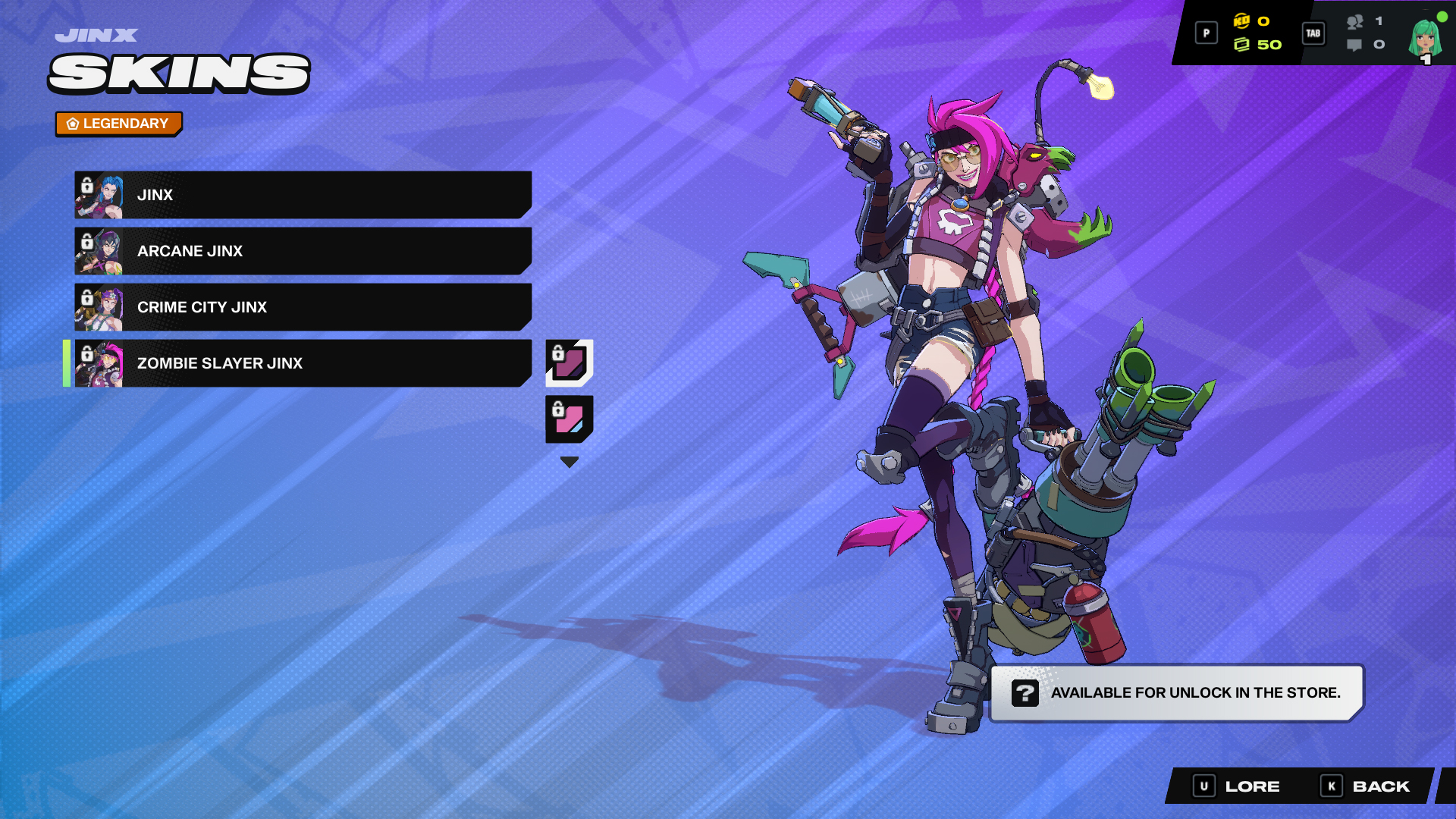The image size is (1456, 819).
Task: Click the Legendary rarity badge
Action: (x=118, y=123)
